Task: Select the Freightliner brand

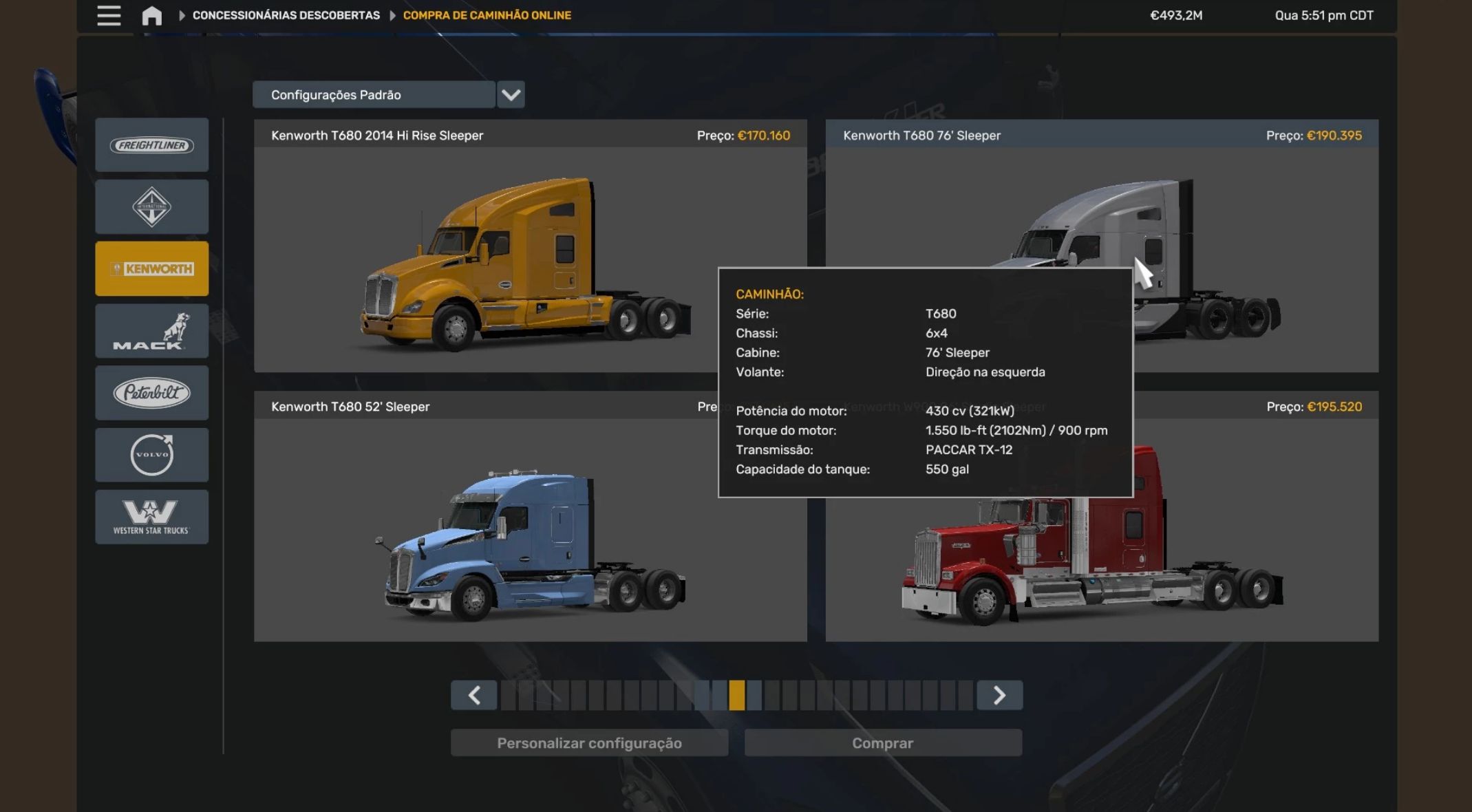Action: 151,145
